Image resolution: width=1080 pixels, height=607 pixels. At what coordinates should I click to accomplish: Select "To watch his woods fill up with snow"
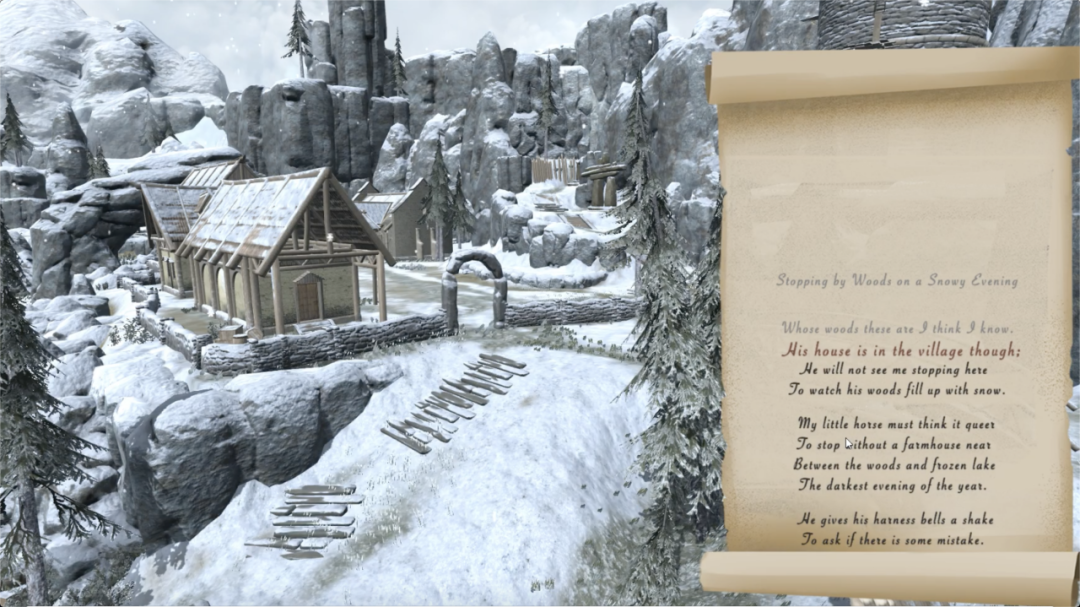(896, 390)
